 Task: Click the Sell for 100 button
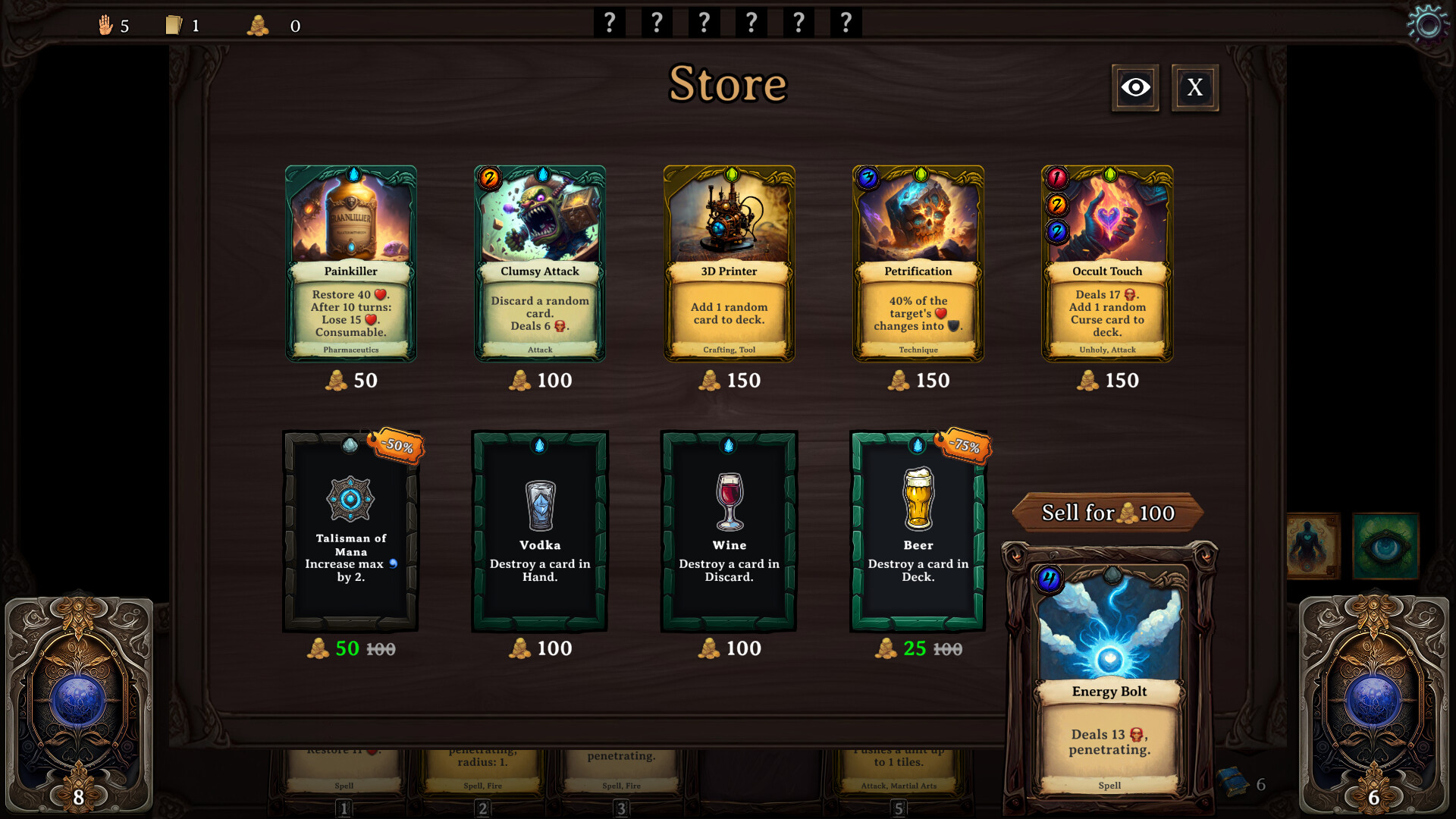(x=1108, y=513)
